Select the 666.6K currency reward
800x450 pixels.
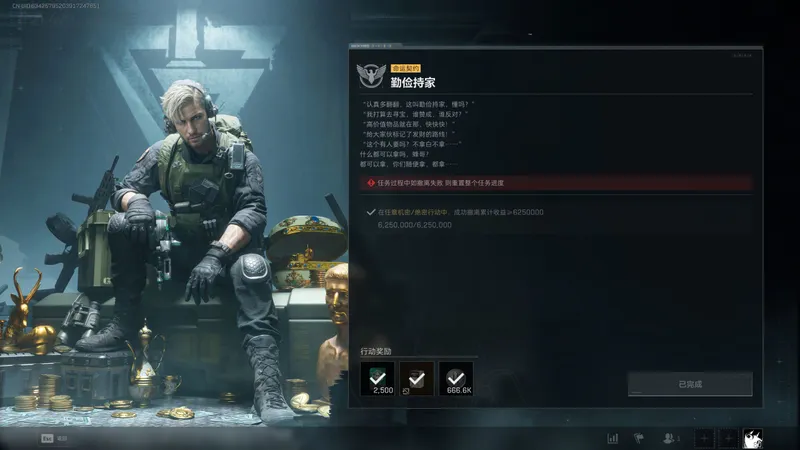[457, 377]
